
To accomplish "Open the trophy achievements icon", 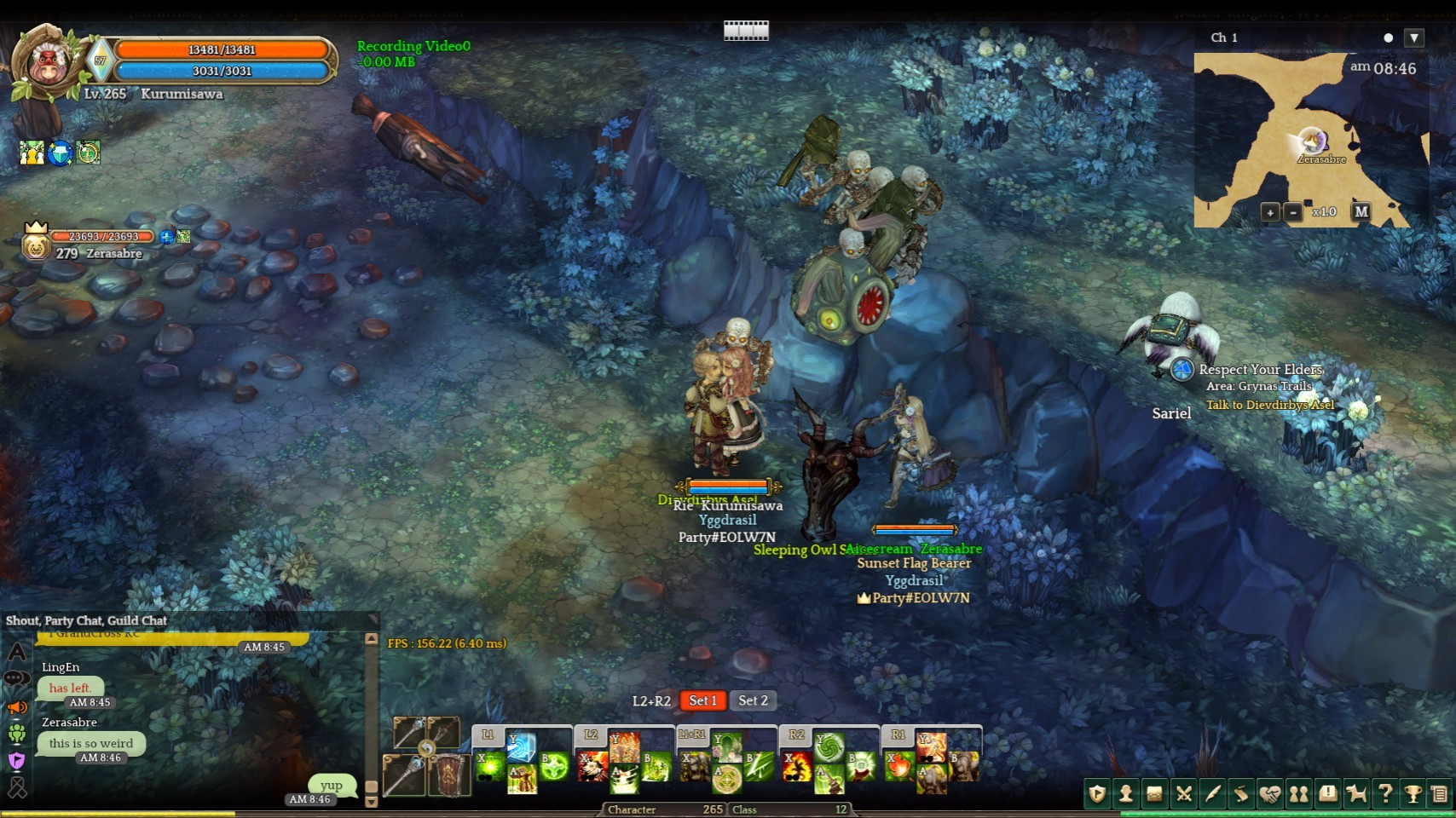I will tap(1413, 794).
